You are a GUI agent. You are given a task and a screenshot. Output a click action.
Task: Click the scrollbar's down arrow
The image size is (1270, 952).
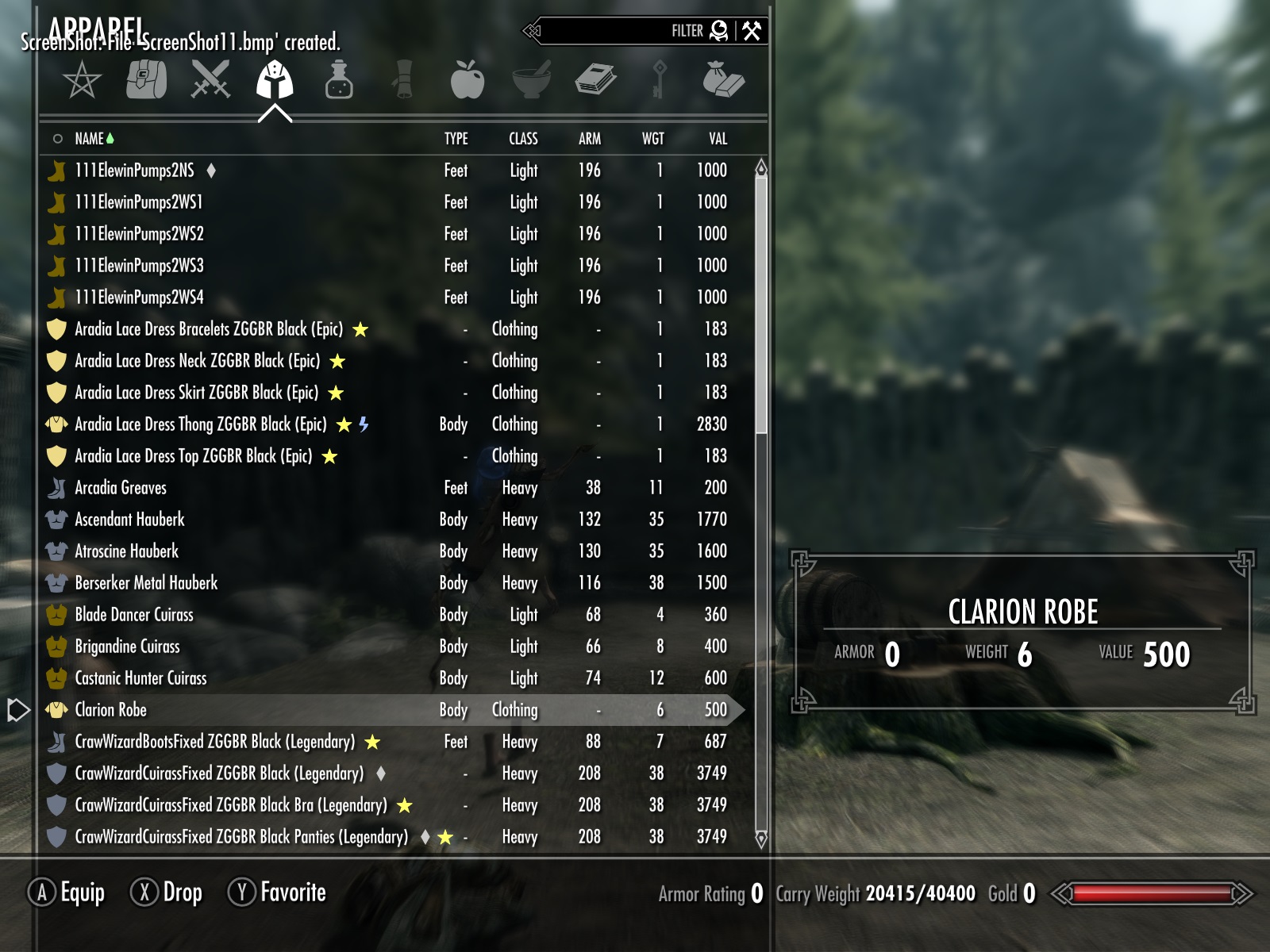click(761, 839)
